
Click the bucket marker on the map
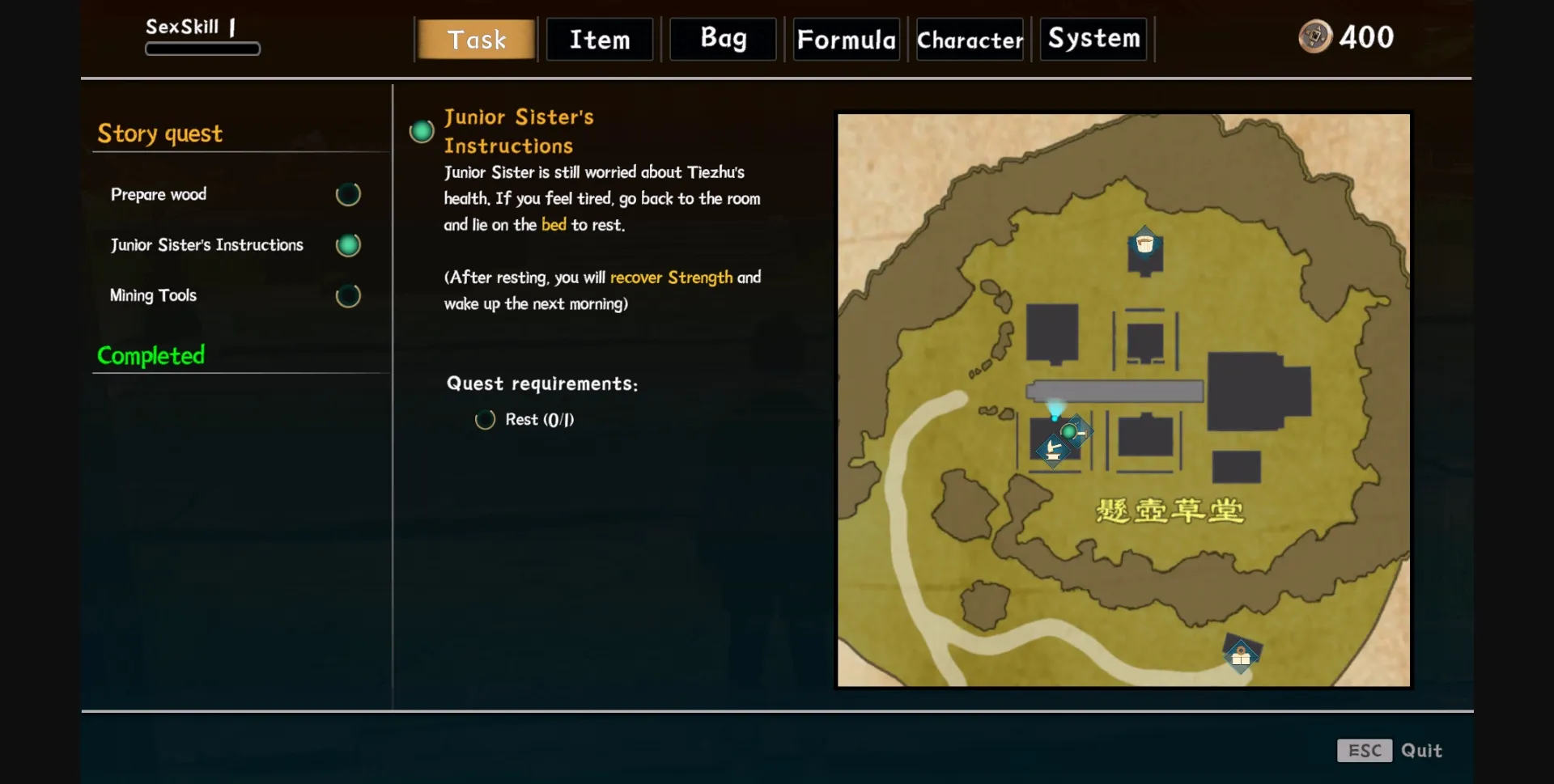(x=1144, y=244)
